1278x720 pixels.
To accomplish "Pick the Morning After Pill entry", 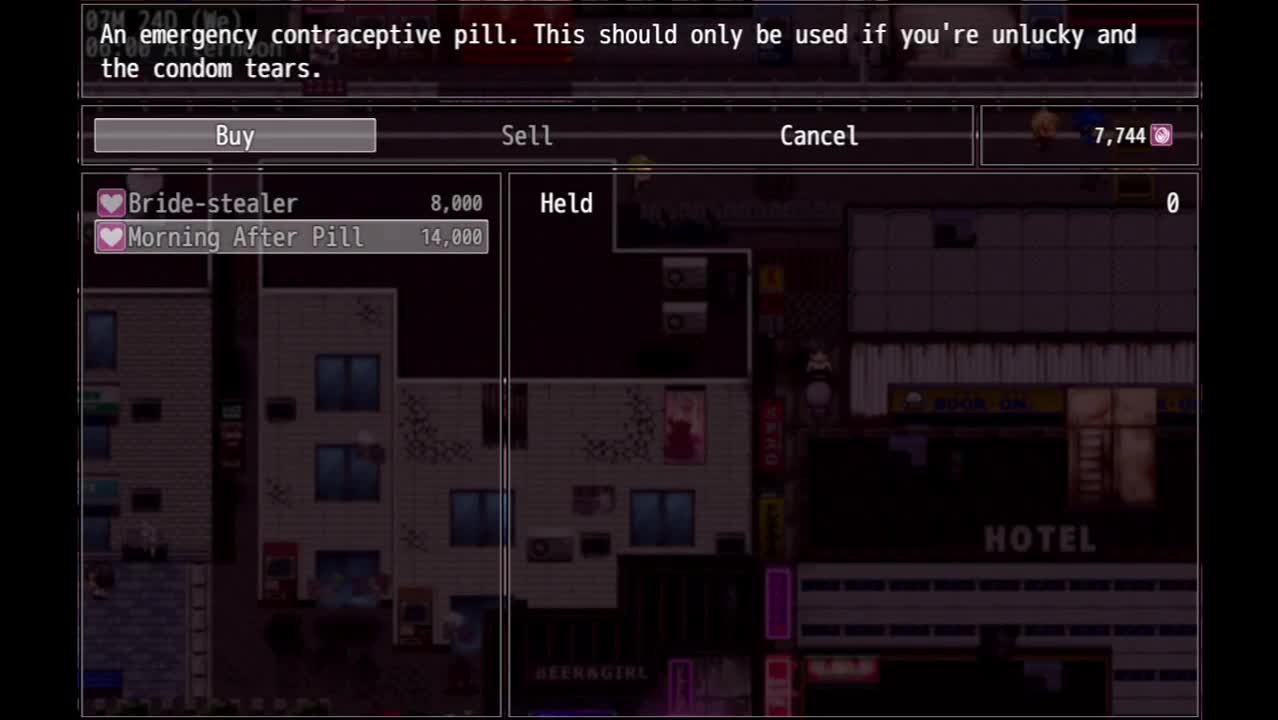I will 290,237.
